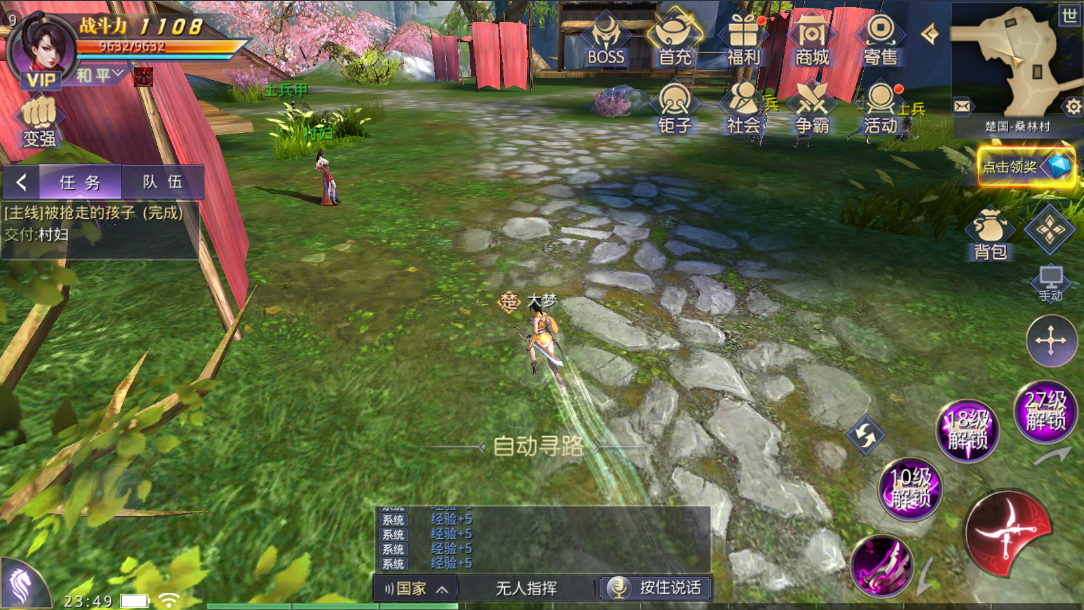Toggle the 手动 manual combat mode
The image size is (1084, 610).
[1050, 283]
